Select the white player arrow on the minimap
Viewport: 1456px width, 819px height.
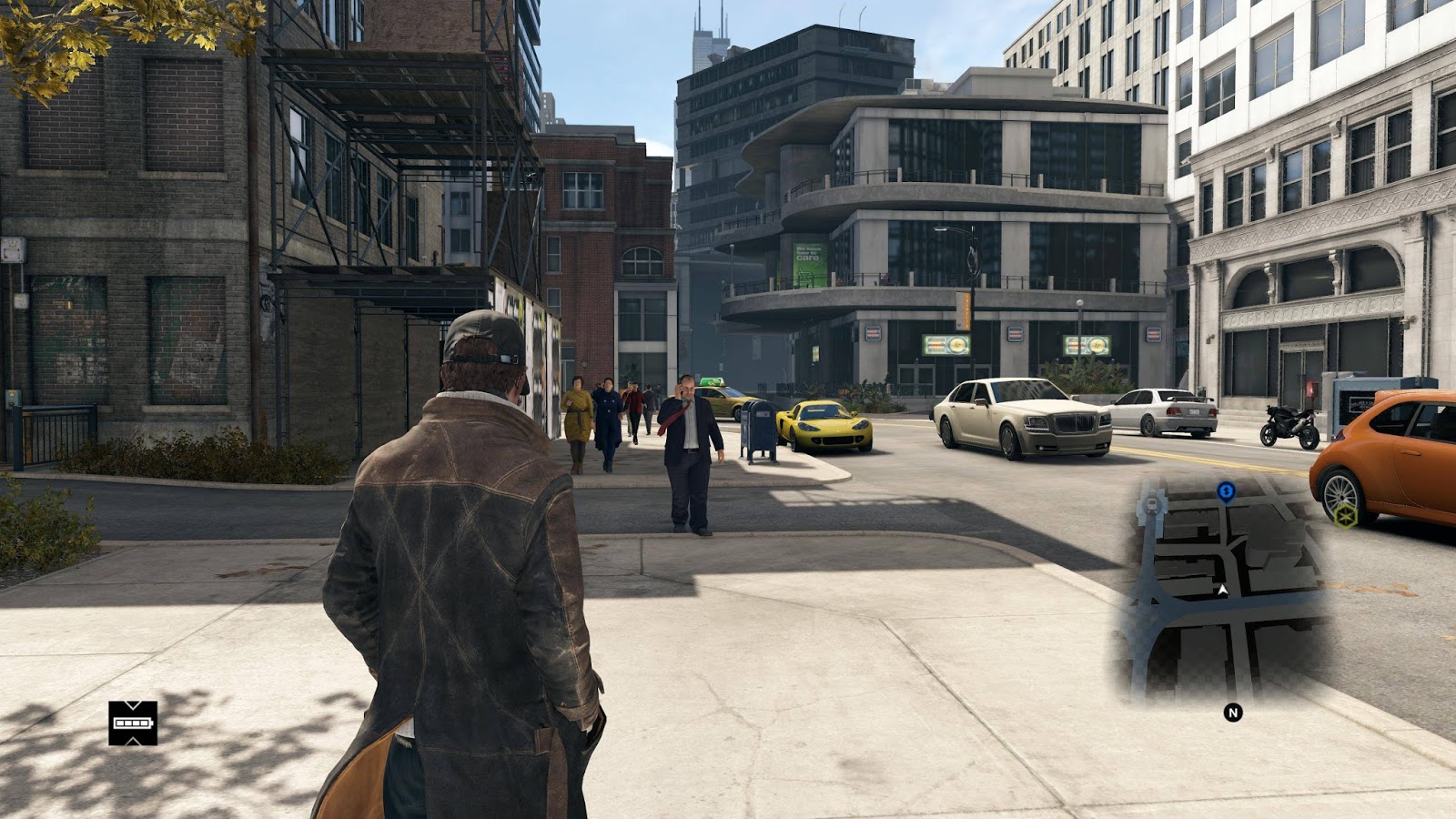pos(1222,590)
